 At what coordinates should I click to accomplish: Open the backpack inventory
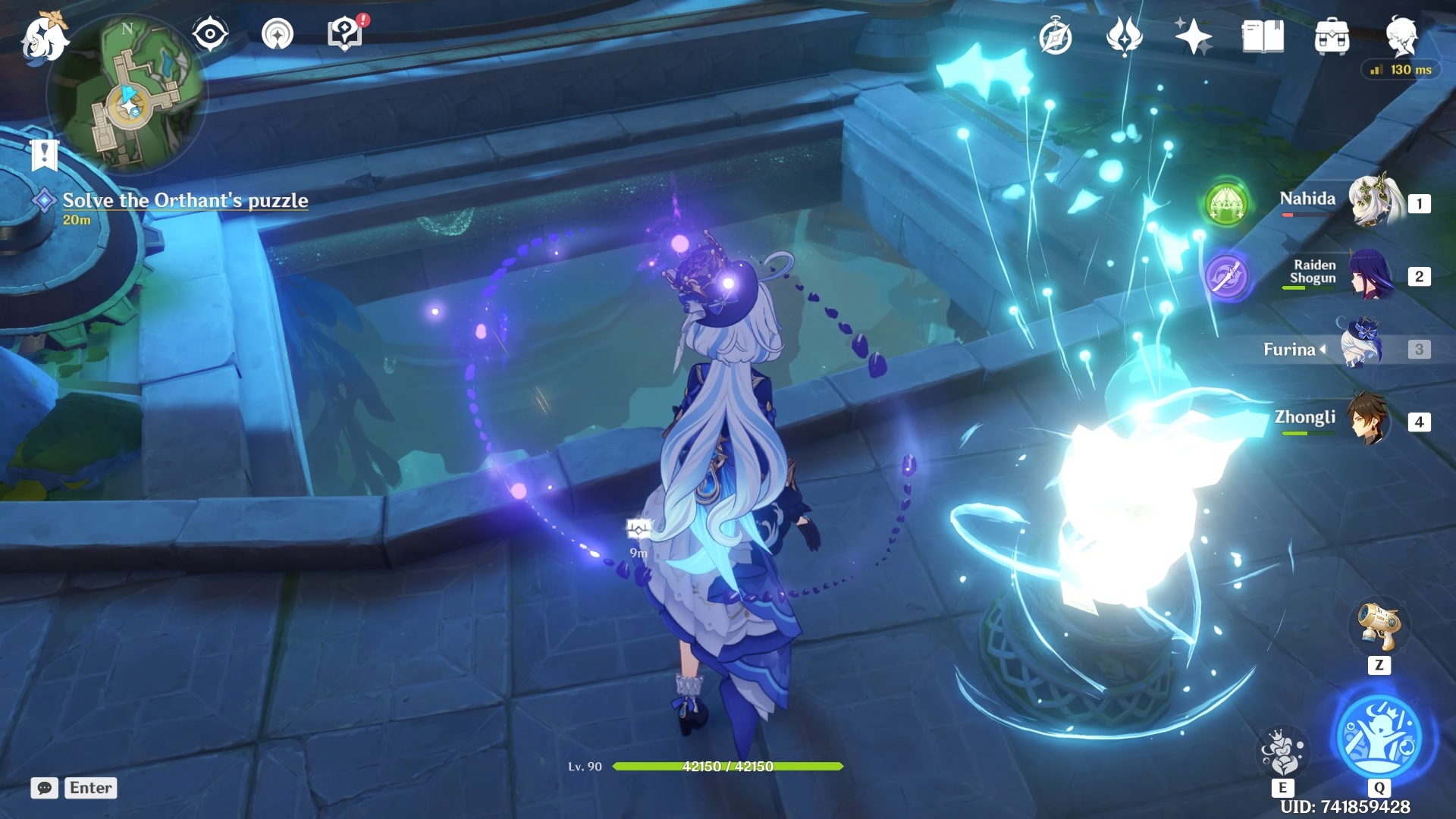pyautogui.click(x=1332, y=37)
